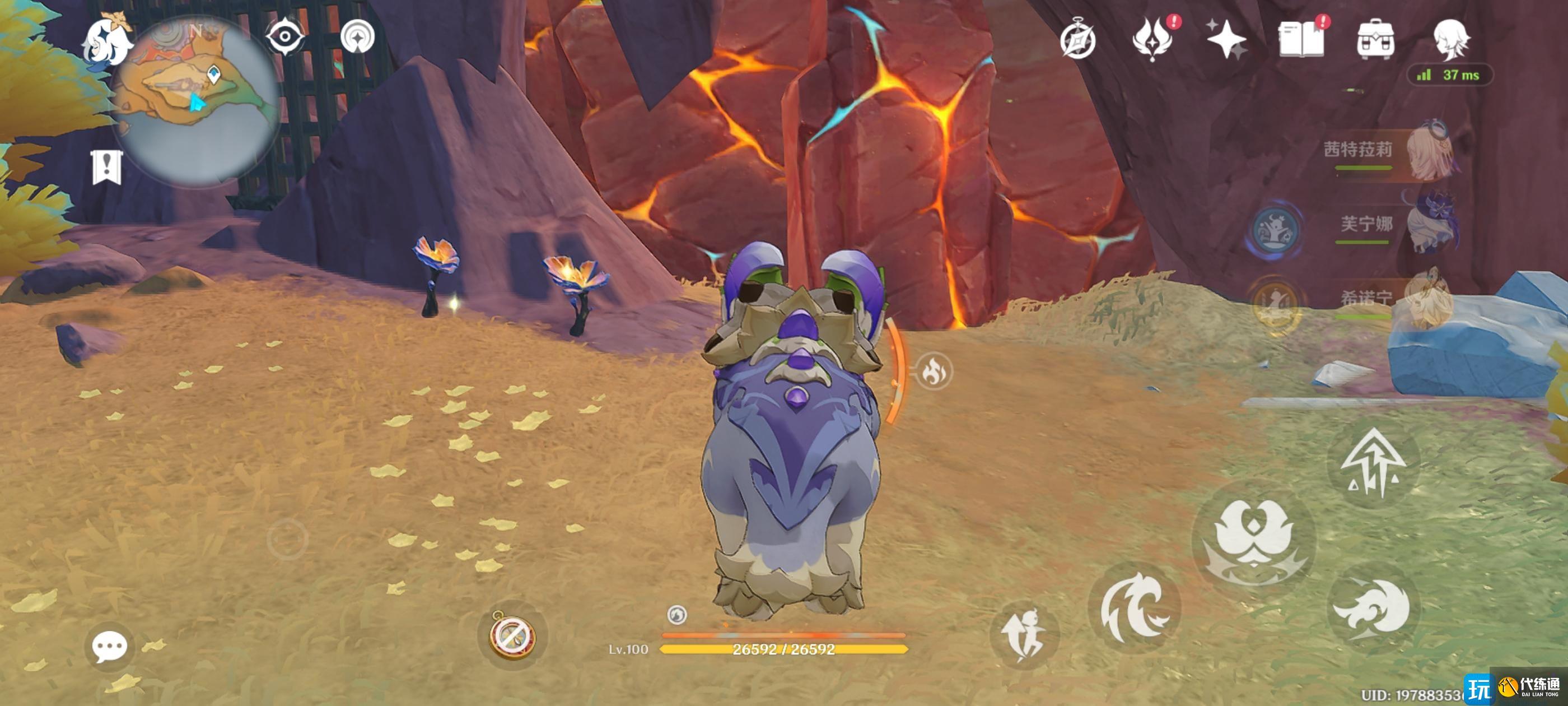Open the adventurer handbook book icon

[x=1301, y=40]
